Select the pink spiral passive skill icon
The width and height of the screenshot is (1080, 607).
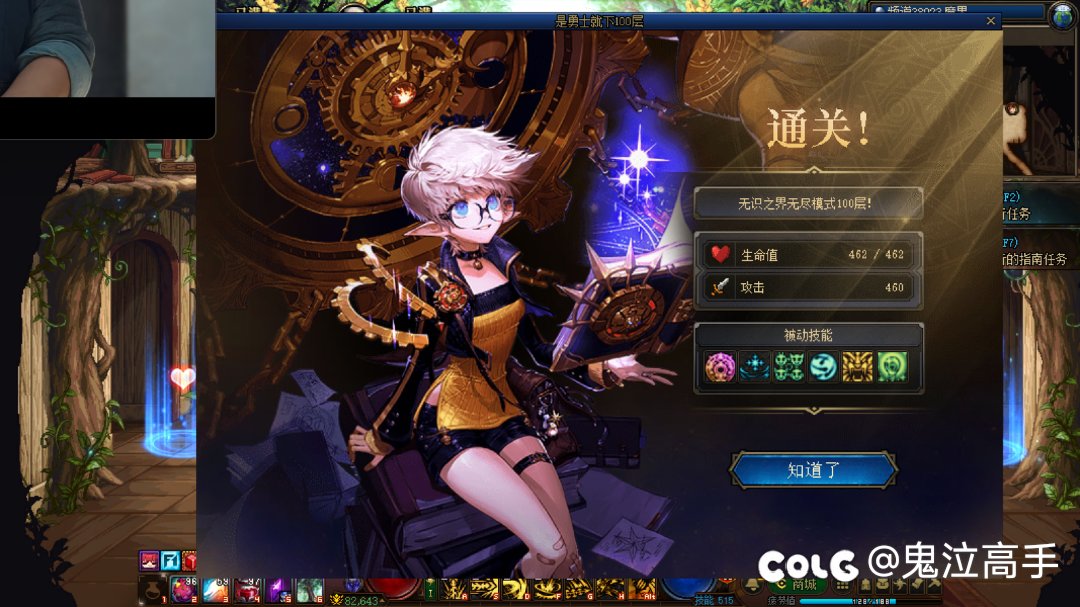pyautogui.click(x=720, y=368)
